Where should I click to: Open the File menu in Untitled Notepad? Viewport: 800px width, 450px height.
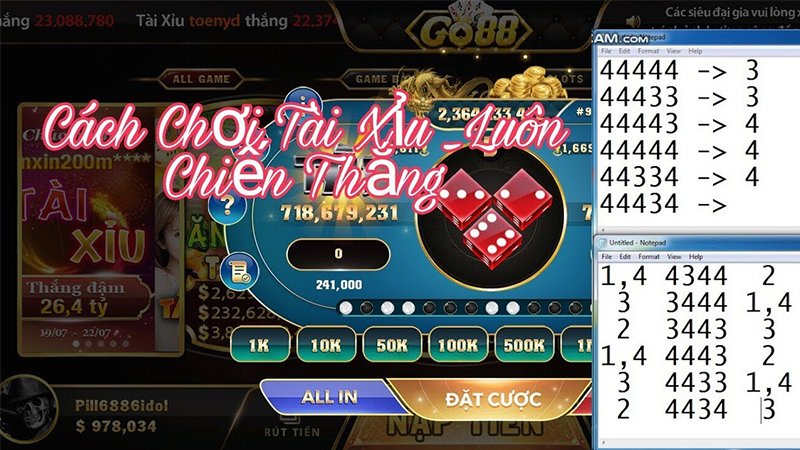point(608,258)
